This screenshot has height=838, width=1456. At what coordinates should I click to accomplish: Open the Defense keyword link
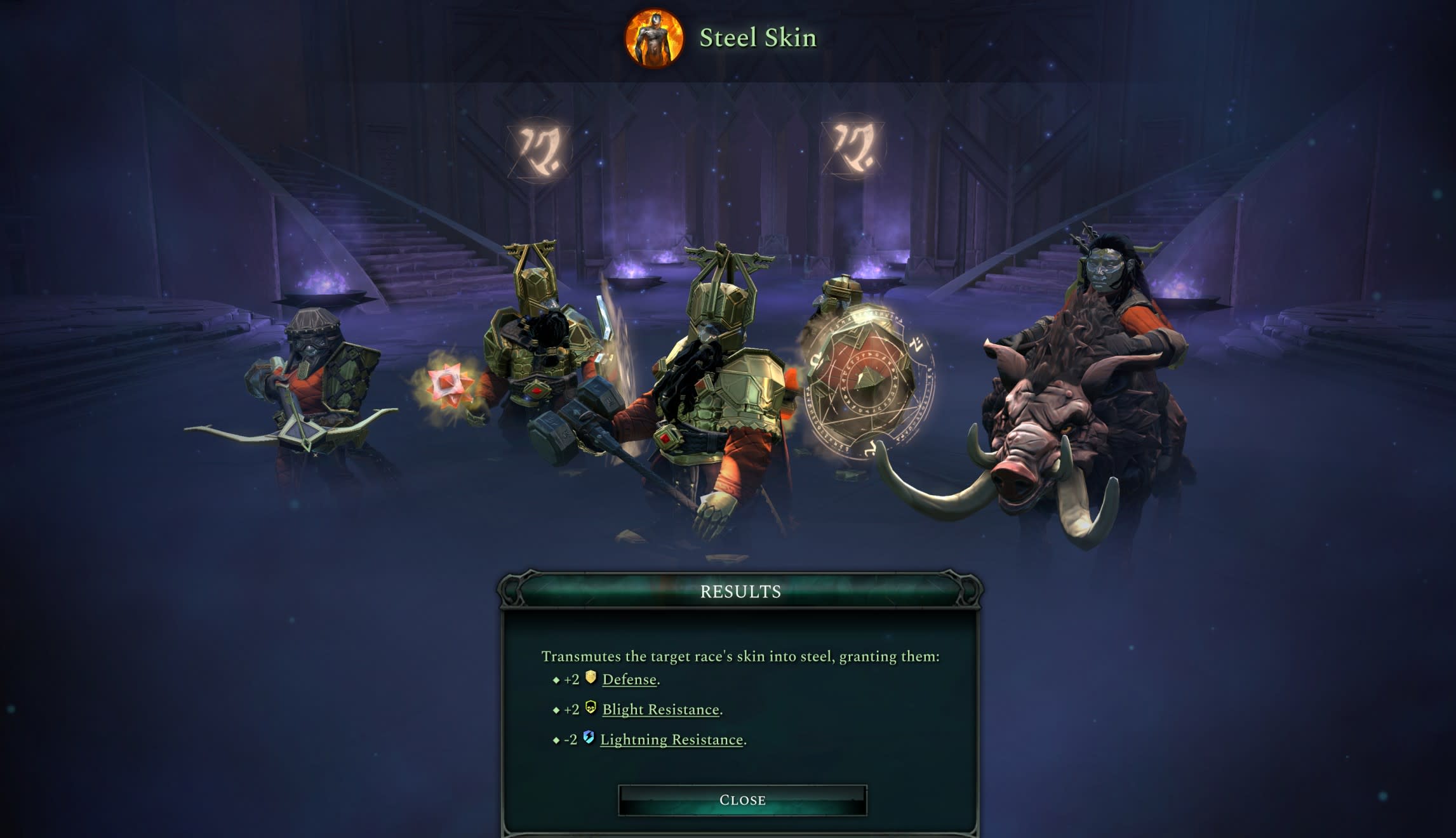(629, 679)
